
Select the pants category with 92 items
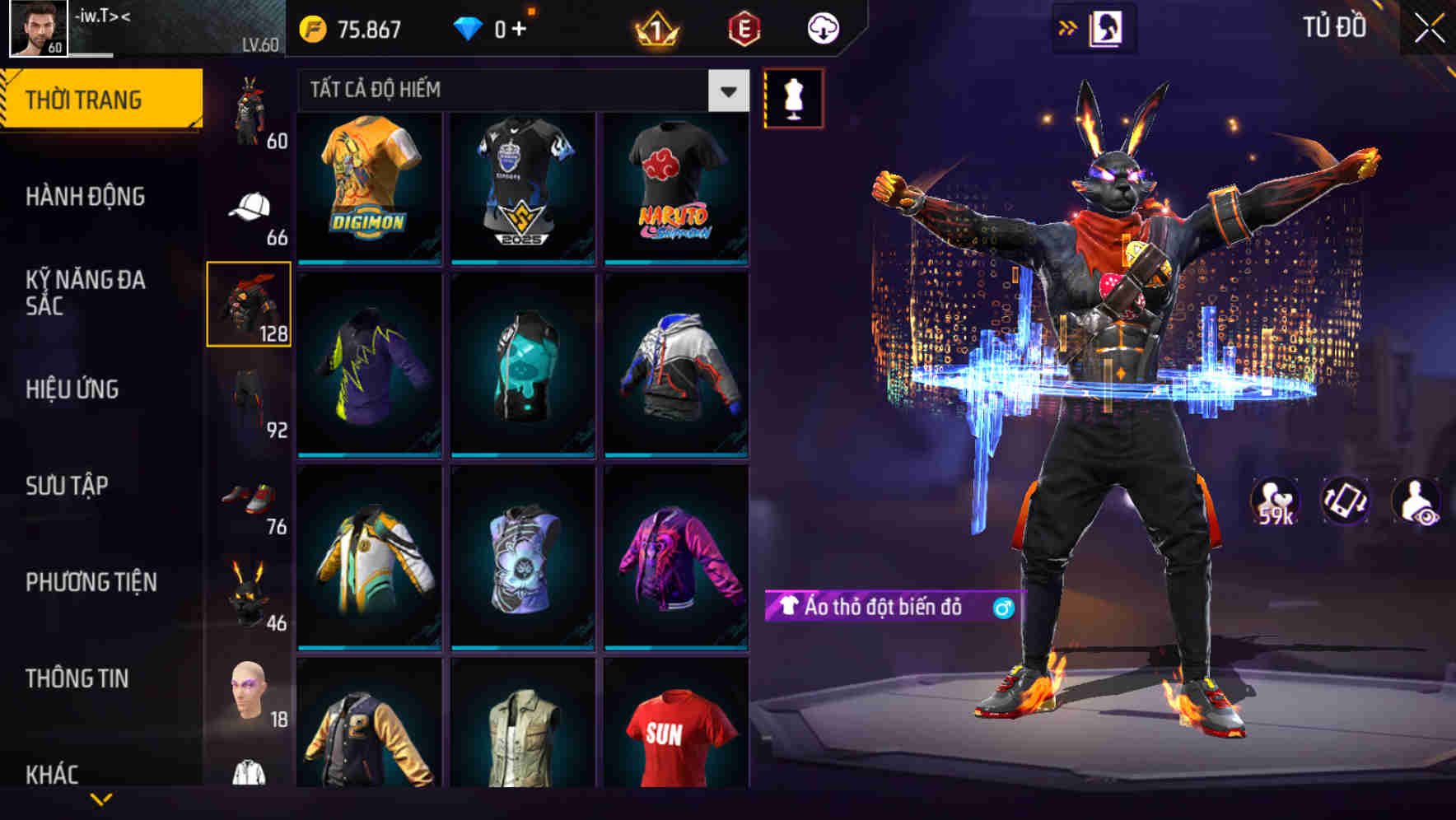[251, 395]
